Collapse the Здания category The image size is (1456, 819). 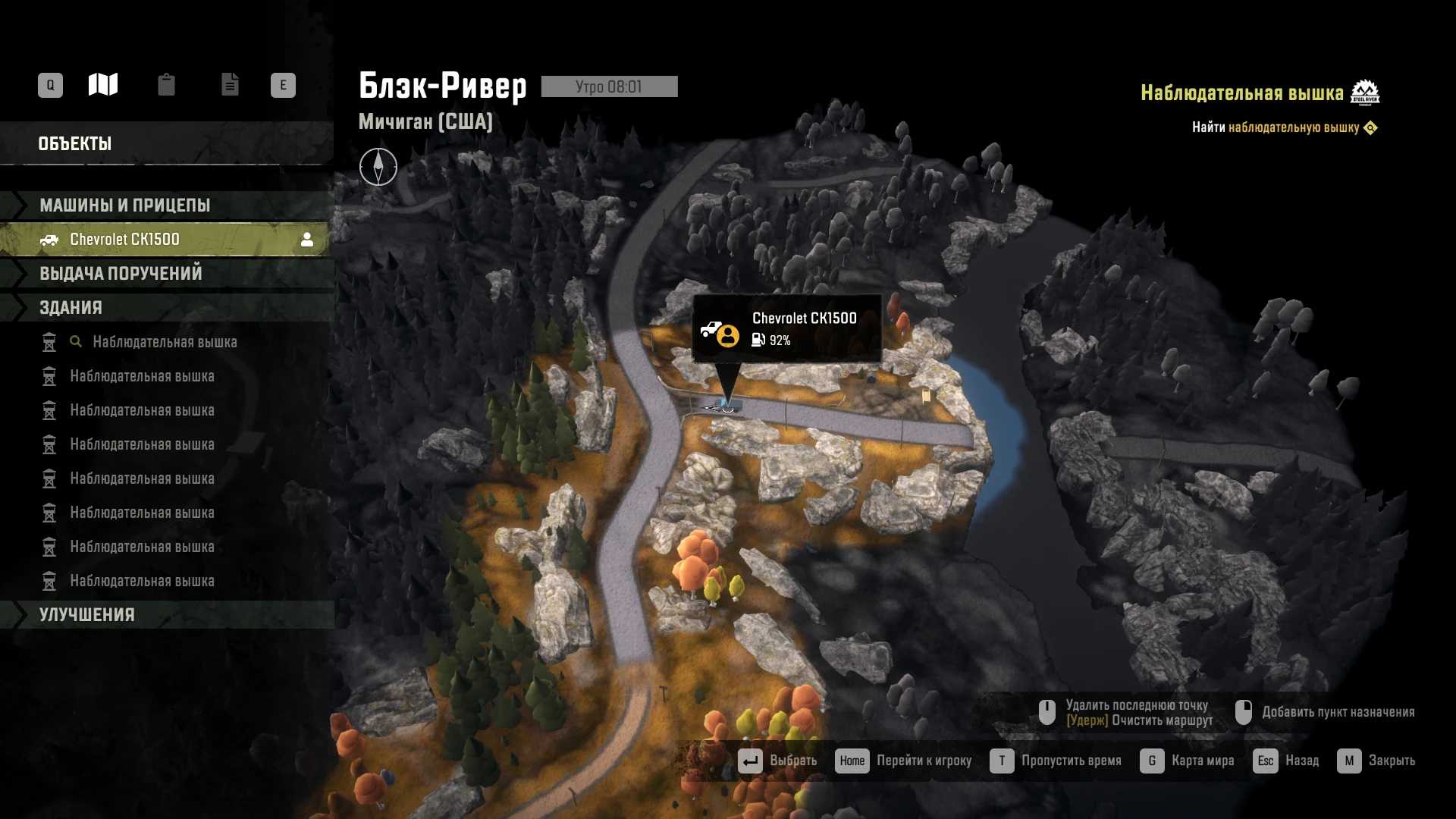point(71,308)
